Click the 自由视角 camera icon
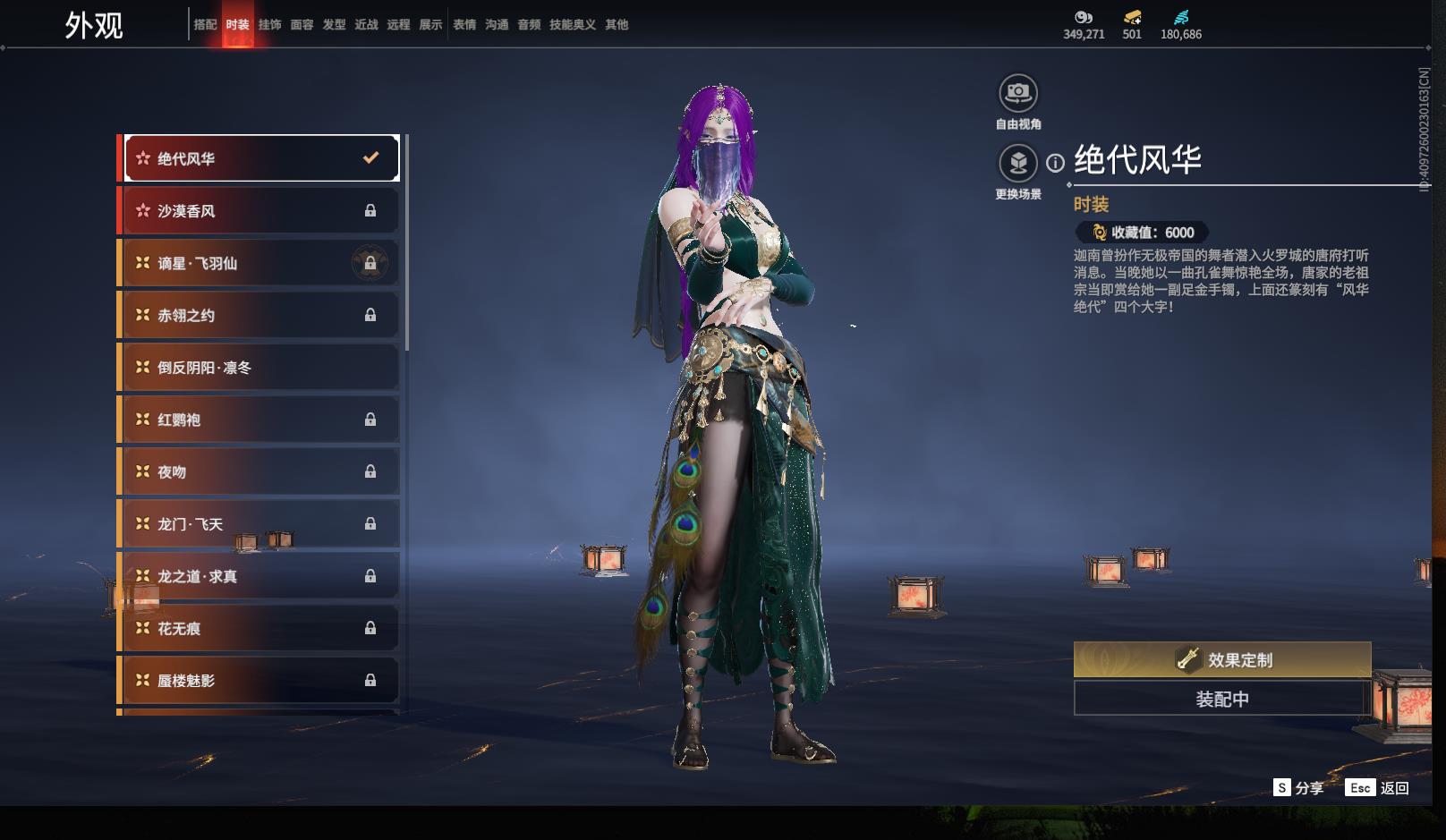This screenshot has width=1446, height=840. (1017, 93)
